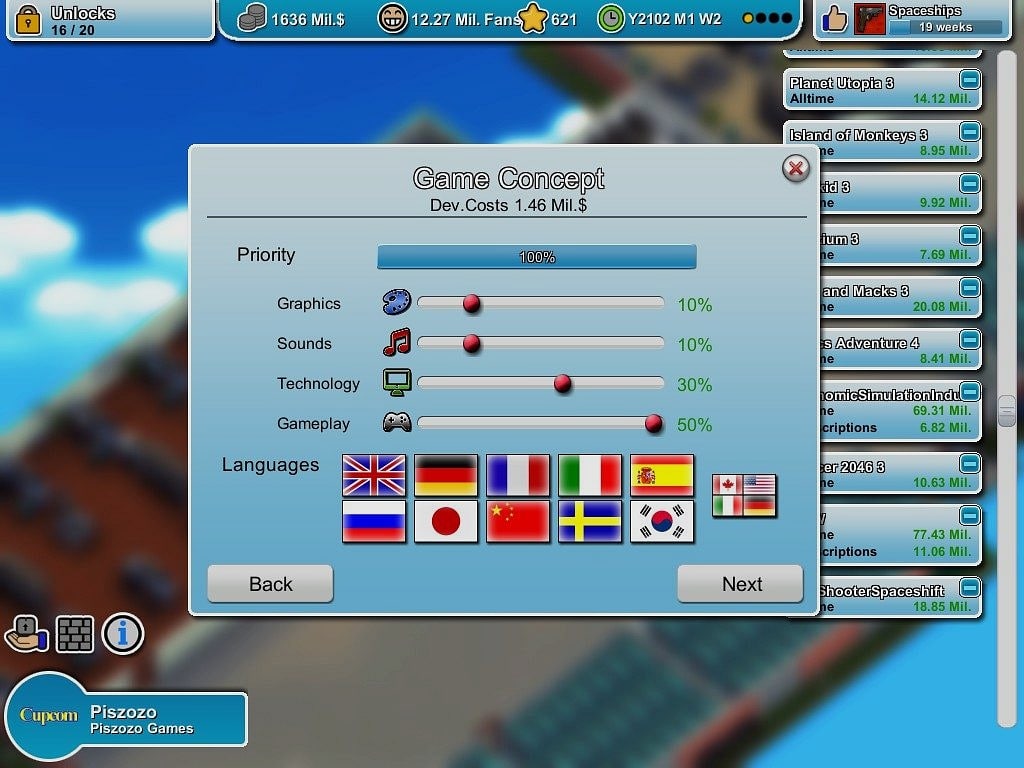Adjust the Graphics slider handle
This screenshot has width=1024, height=768.
coord(472,304)
